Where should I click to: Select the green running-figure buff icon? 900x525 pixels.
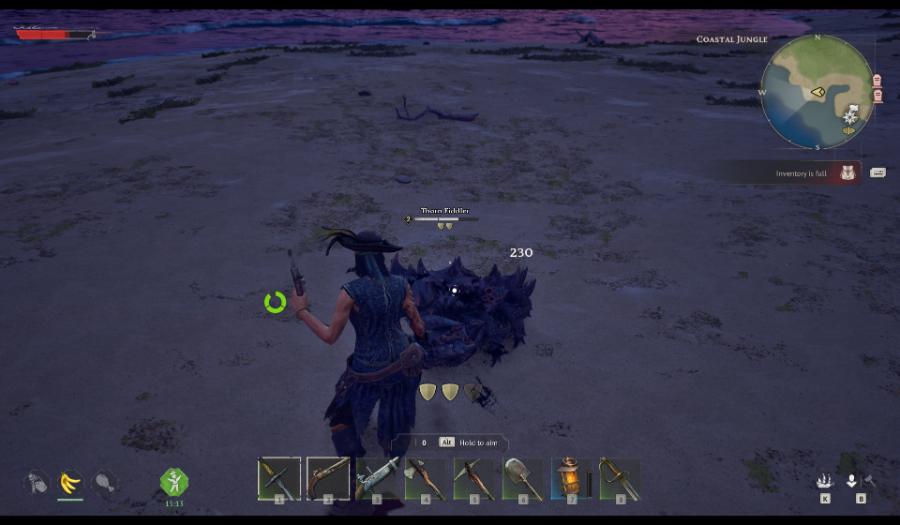(174, 482)
